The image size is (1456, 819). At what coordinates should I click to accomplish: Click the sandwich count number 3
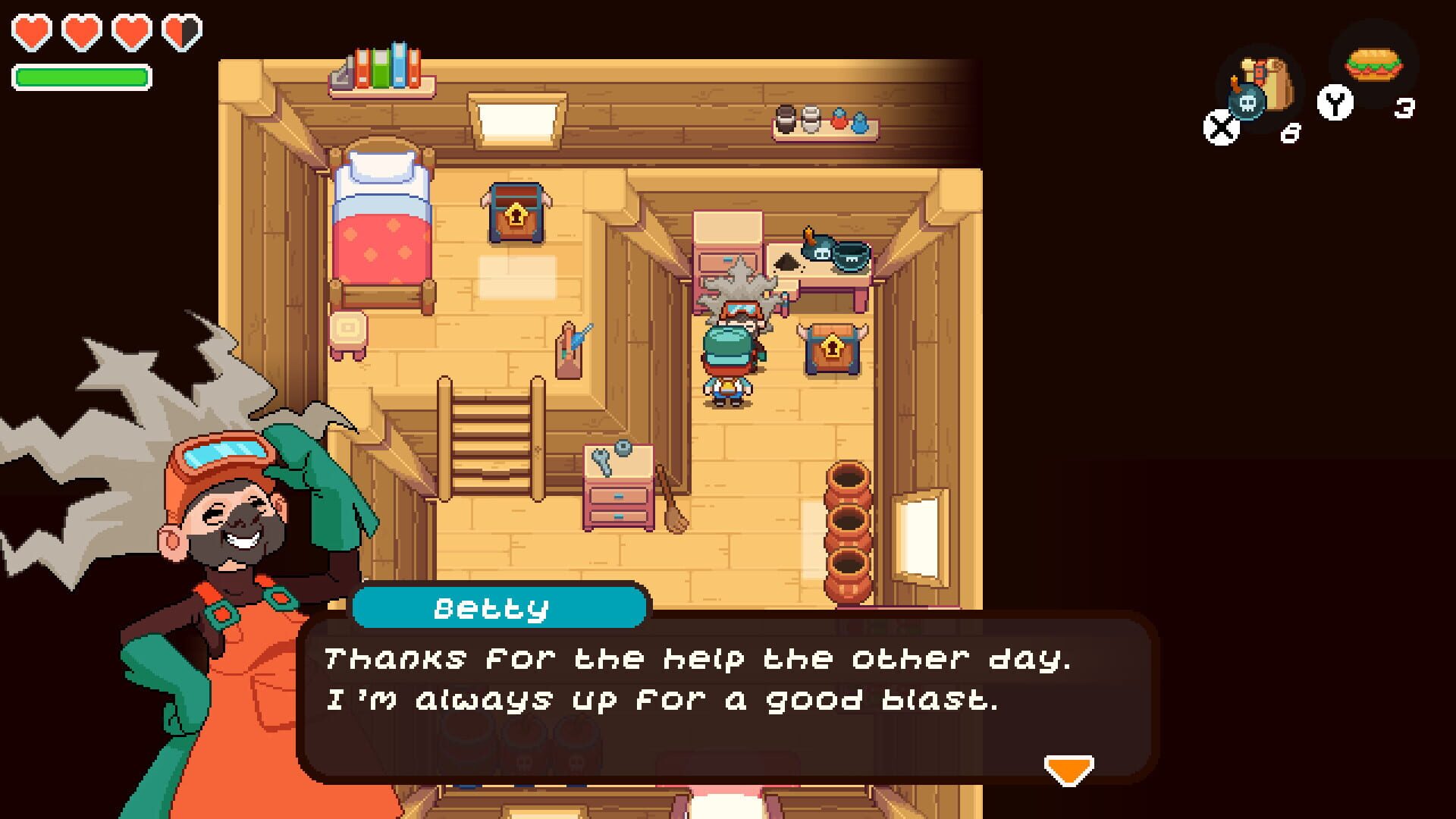(1406, 109)
